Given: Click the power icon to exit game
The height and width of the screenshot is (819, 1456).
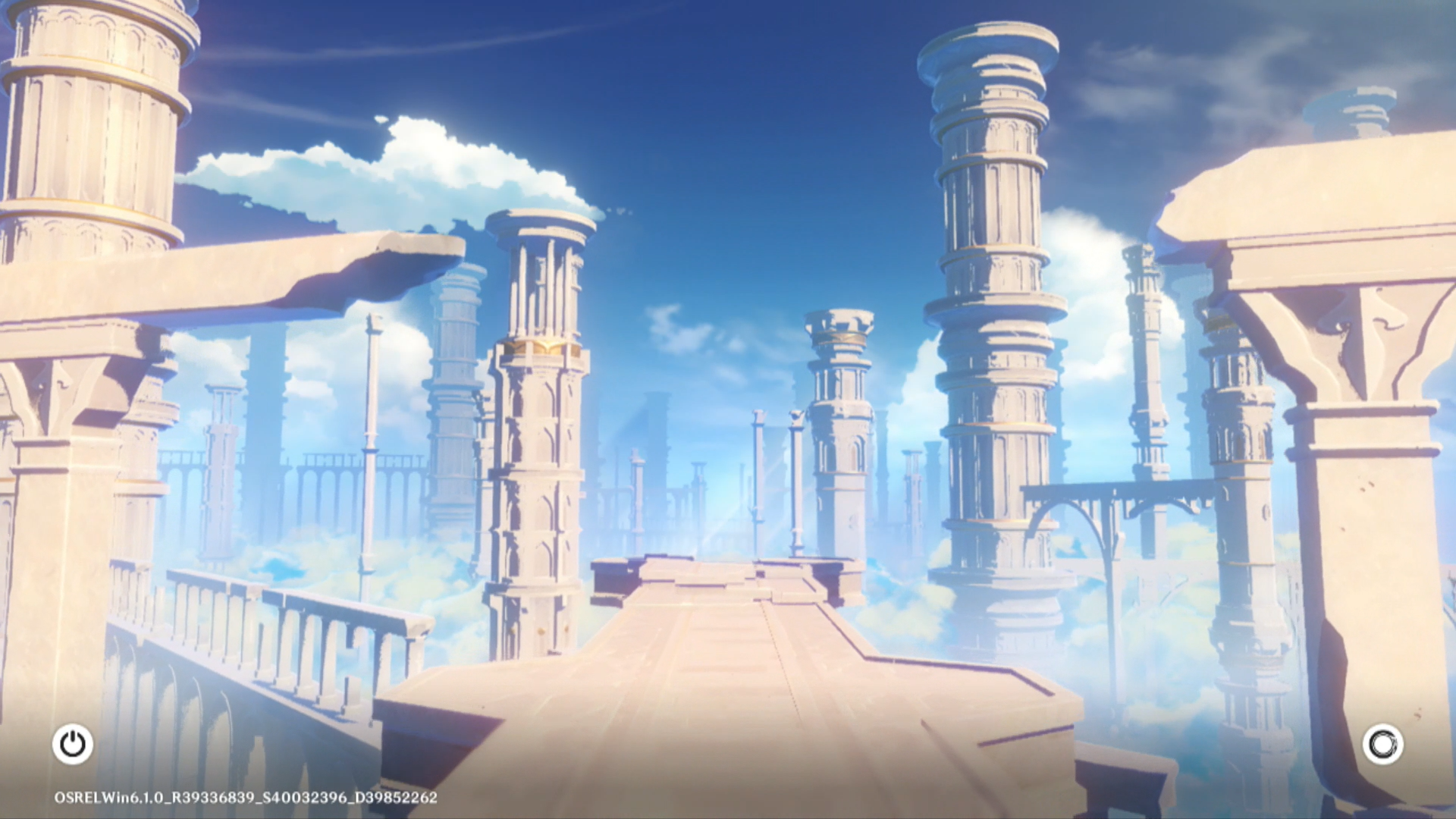Looking at the screenshot, I should pos(73,744).
